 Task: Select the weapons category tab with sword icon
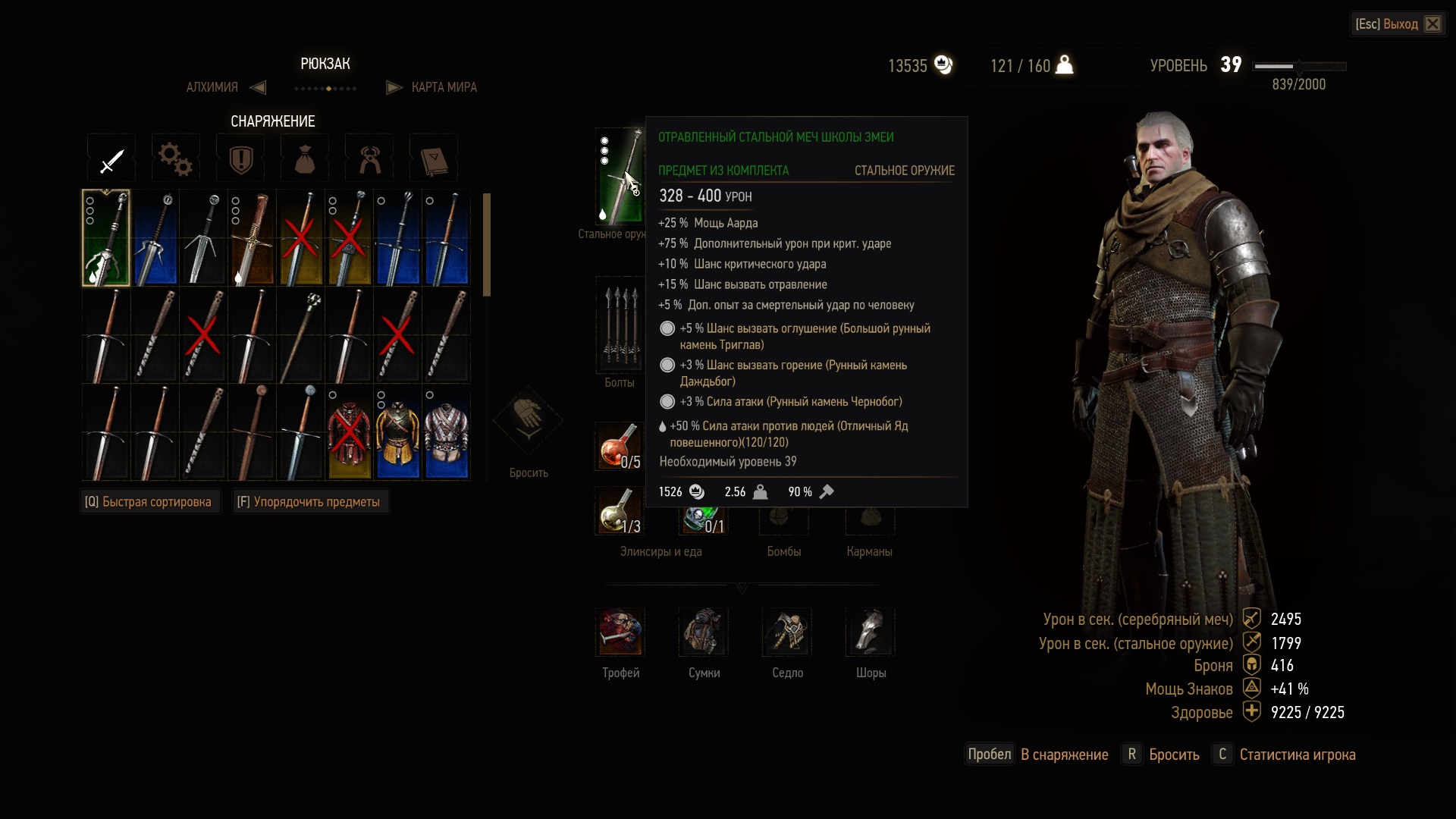point(111,159)
